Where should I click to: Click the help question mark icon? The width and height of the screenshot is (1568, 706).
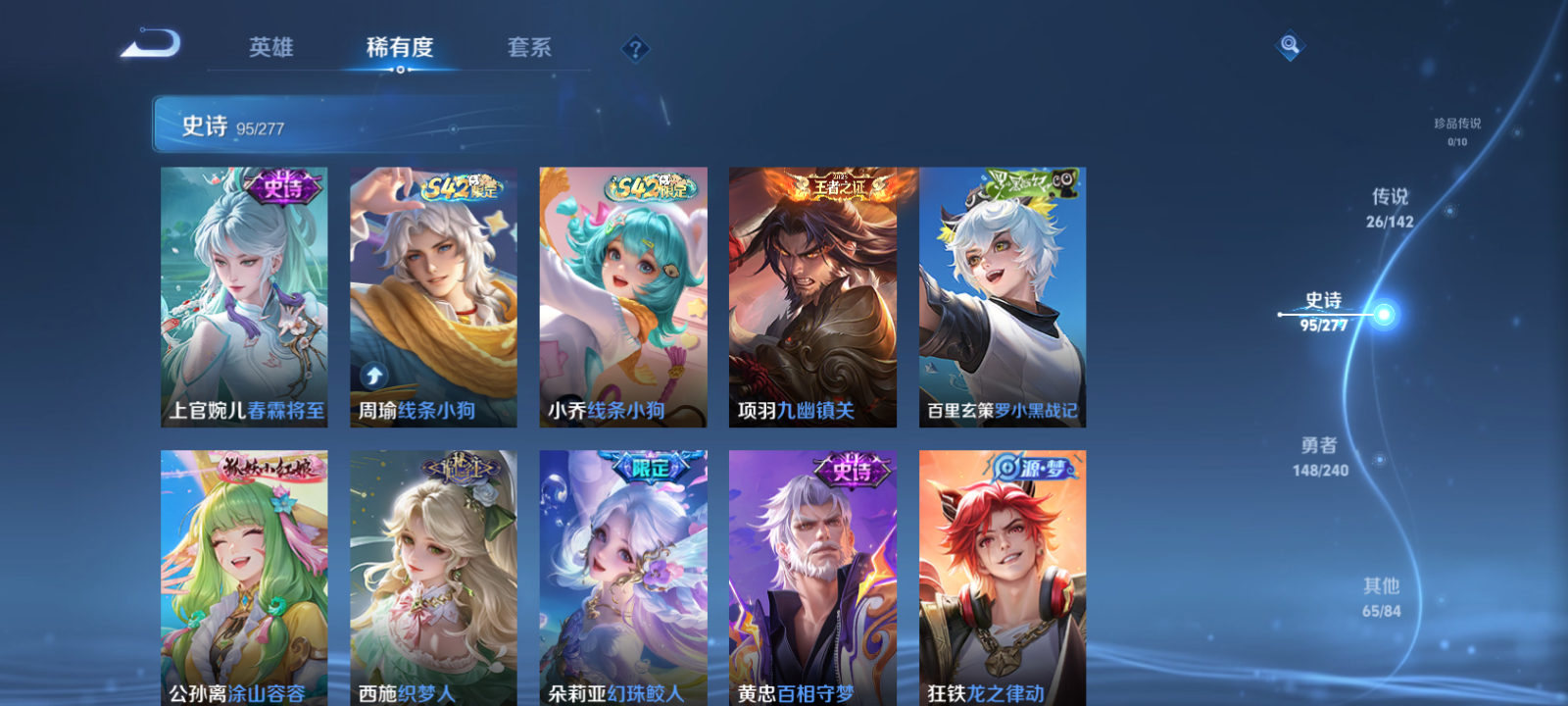coord(638,47)
